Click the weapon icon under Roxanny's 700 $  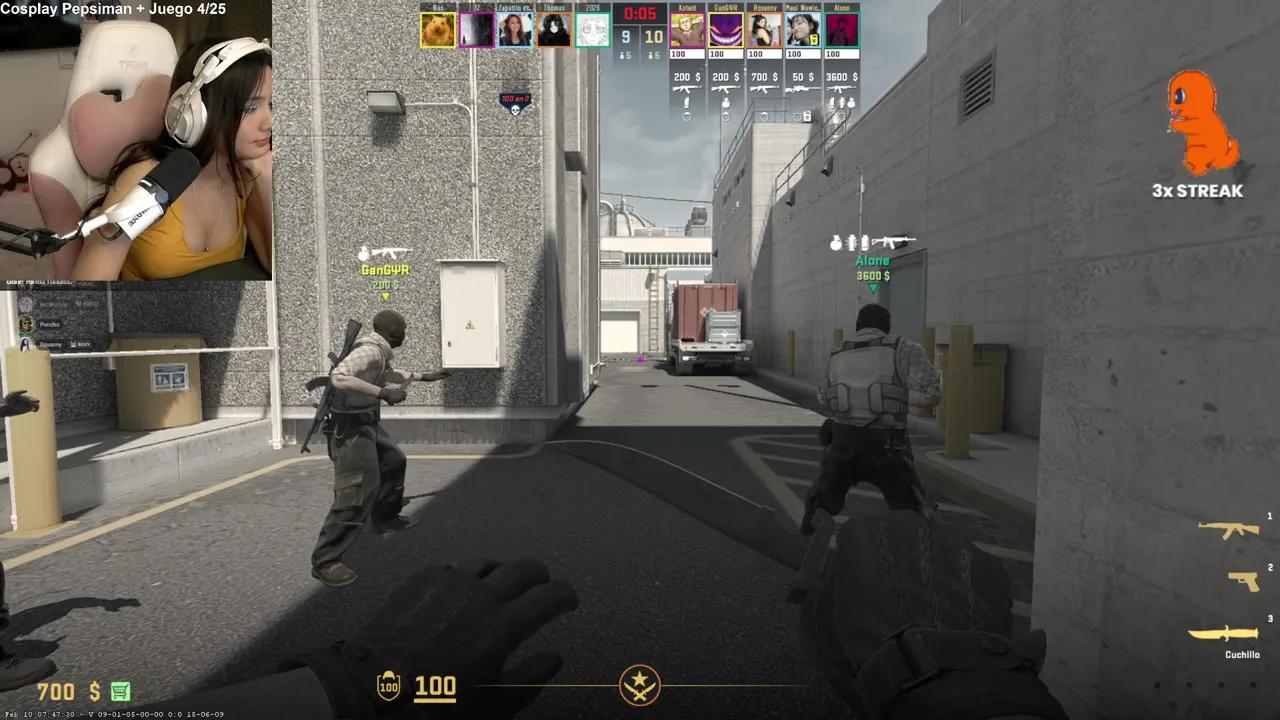pos(763,88)
